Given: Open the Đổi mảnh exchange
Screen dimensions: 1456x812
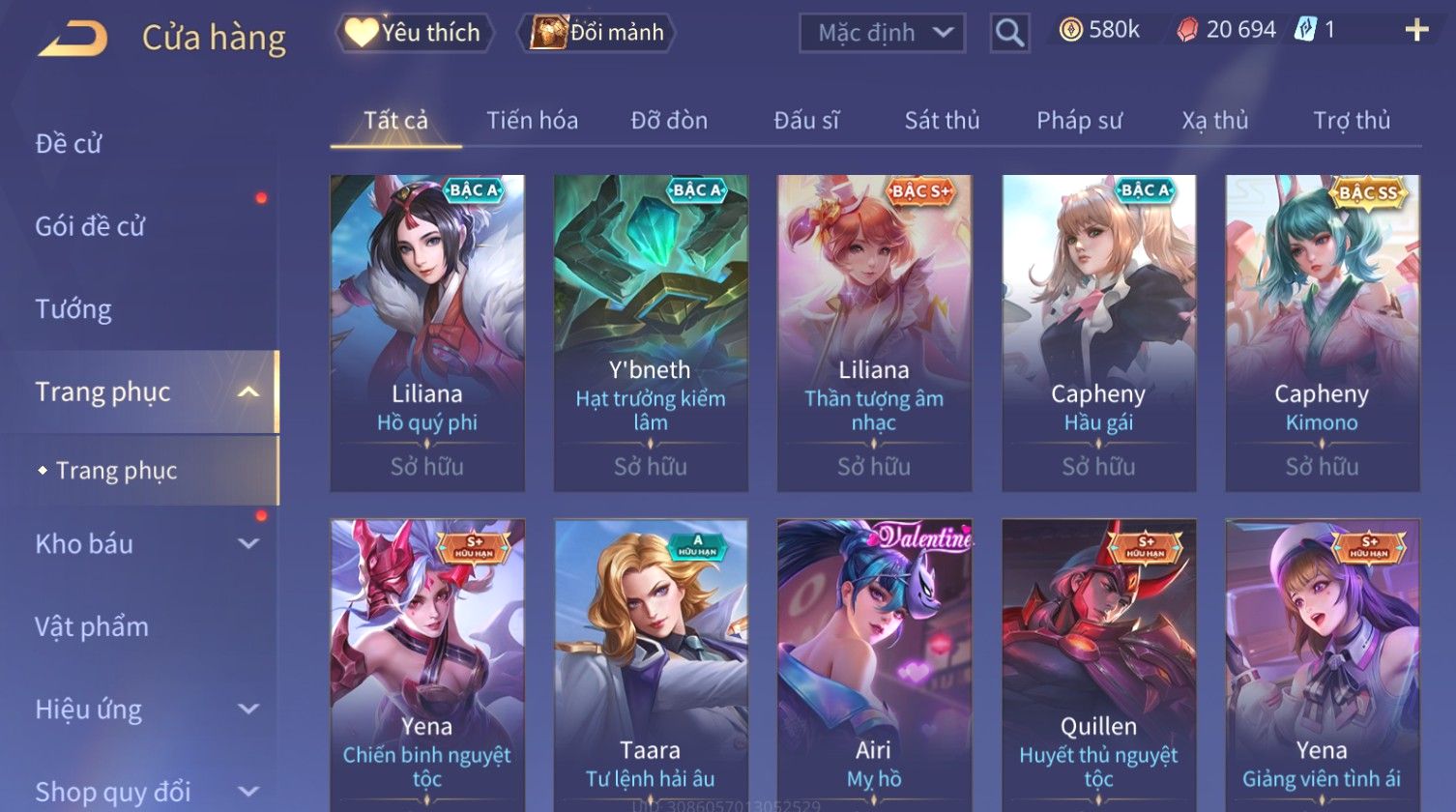Looking at the screenshot, I should (x=598, y=33).
